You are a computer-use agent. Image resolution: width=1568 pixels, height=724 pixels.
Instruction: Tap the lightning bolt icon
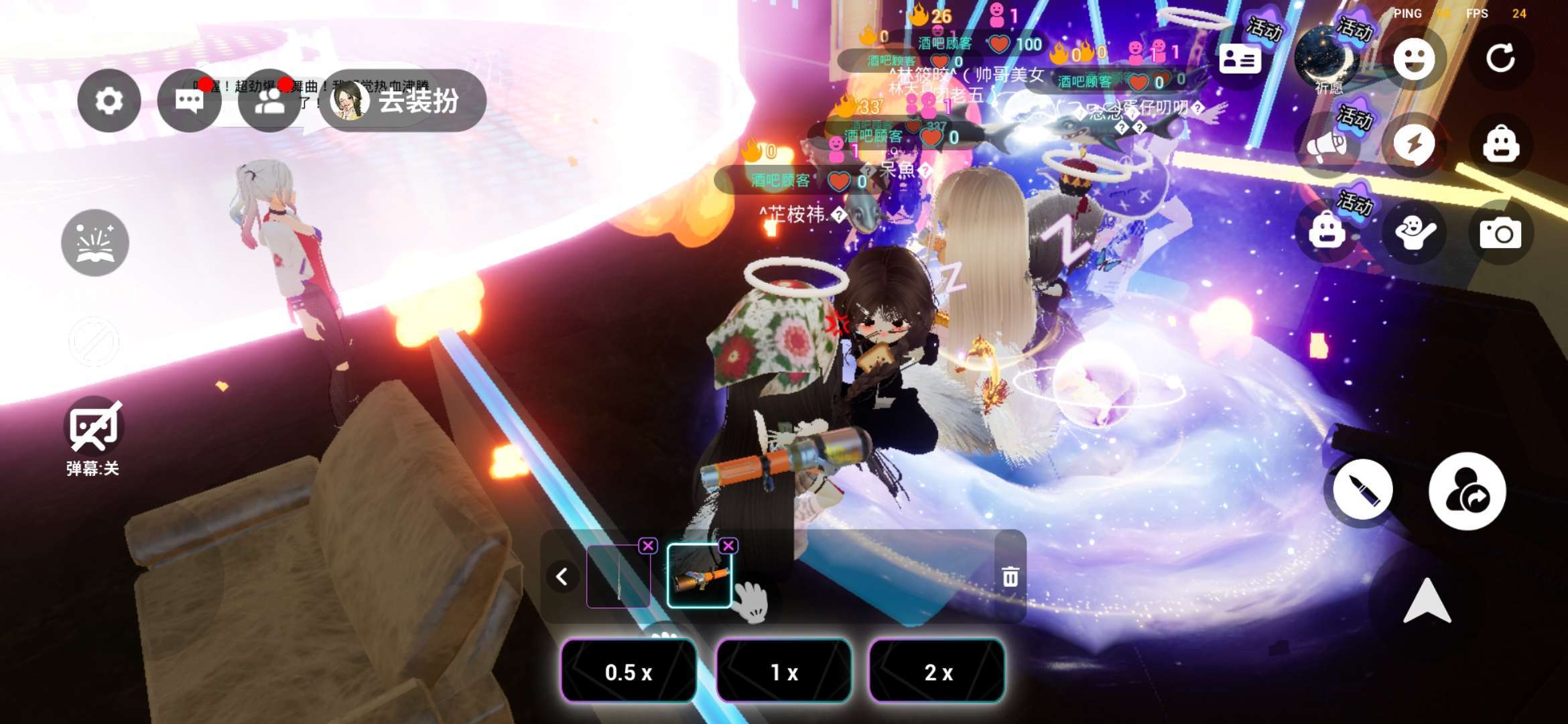[x=1414, y=145]
